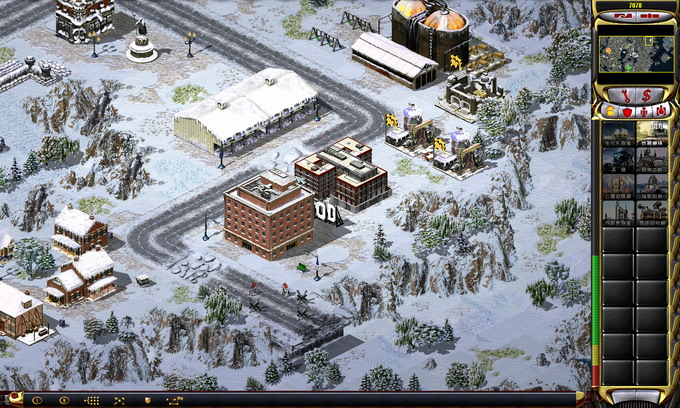
Task: Activate the dollar-sign sell button
Action: [x=647, y=93]
